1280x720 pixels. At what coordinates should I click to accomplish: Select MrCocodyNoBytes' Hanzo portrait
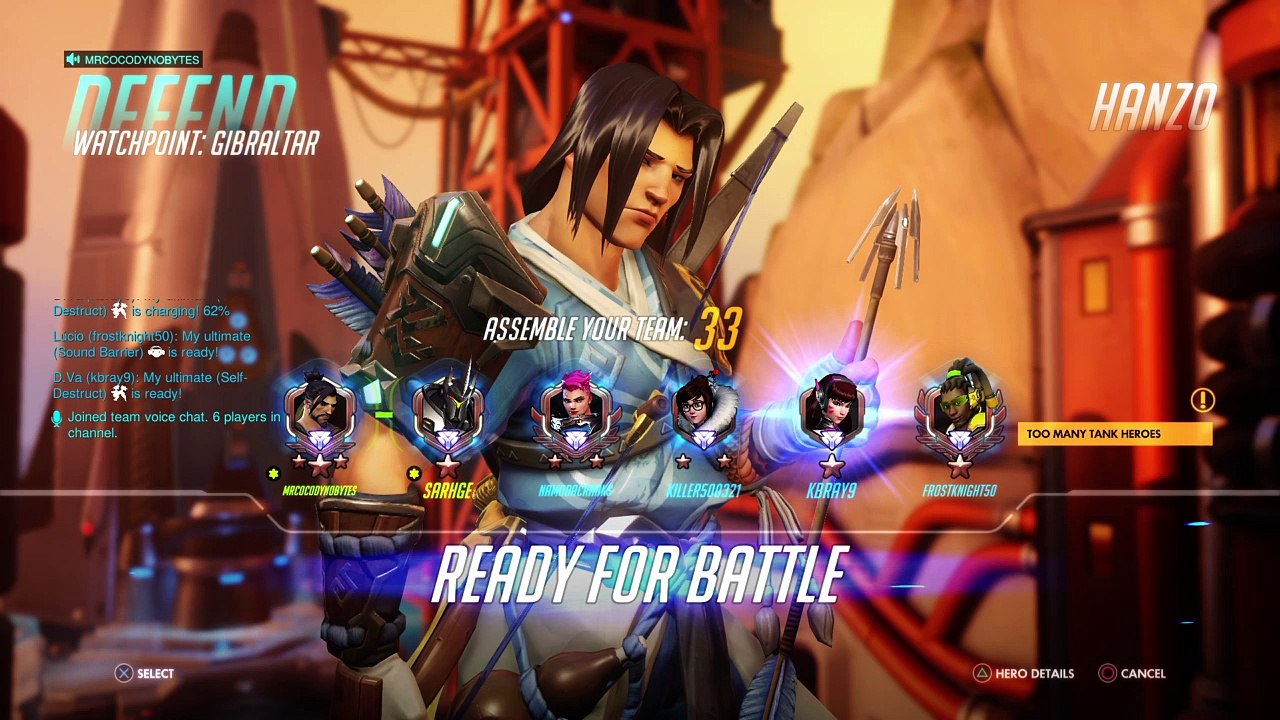(x=319, y=412)
